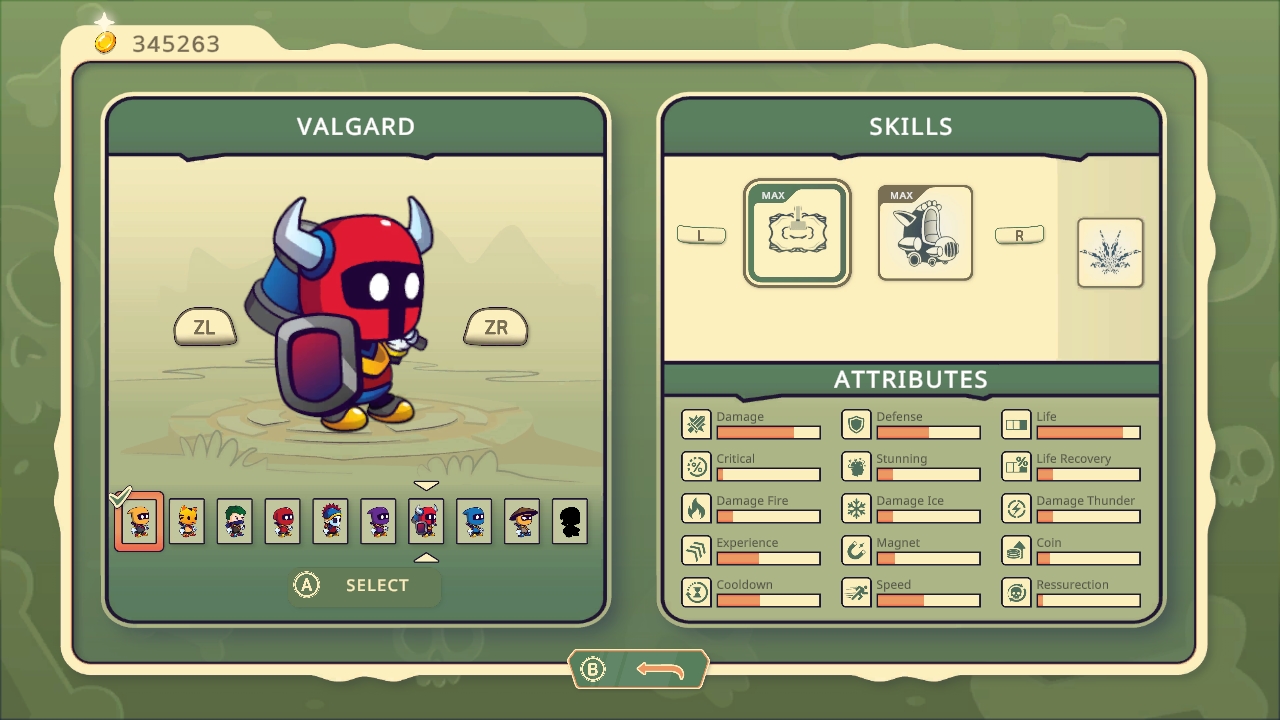The image size is (1280, 720).
Task: Select the maxed hammer skill
Action: (796, 232)
